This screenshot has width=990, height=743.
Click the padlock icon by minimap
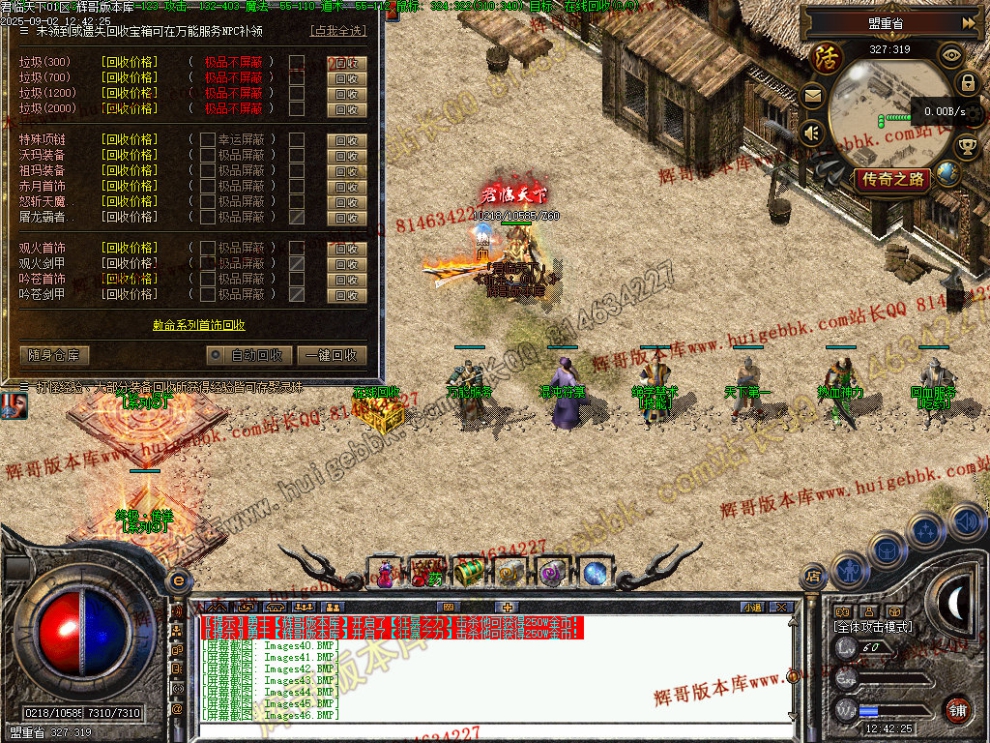click(x=967, y=83)
